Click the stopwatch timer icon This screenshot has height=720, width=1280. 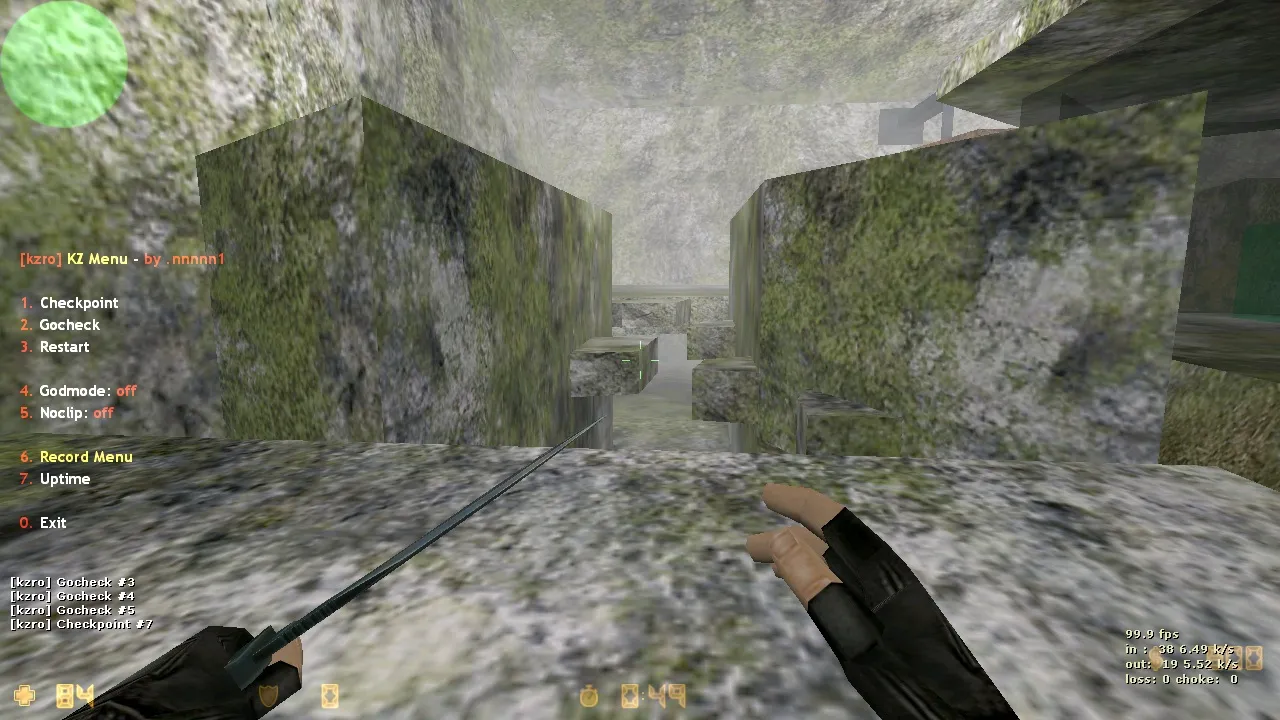587,694
